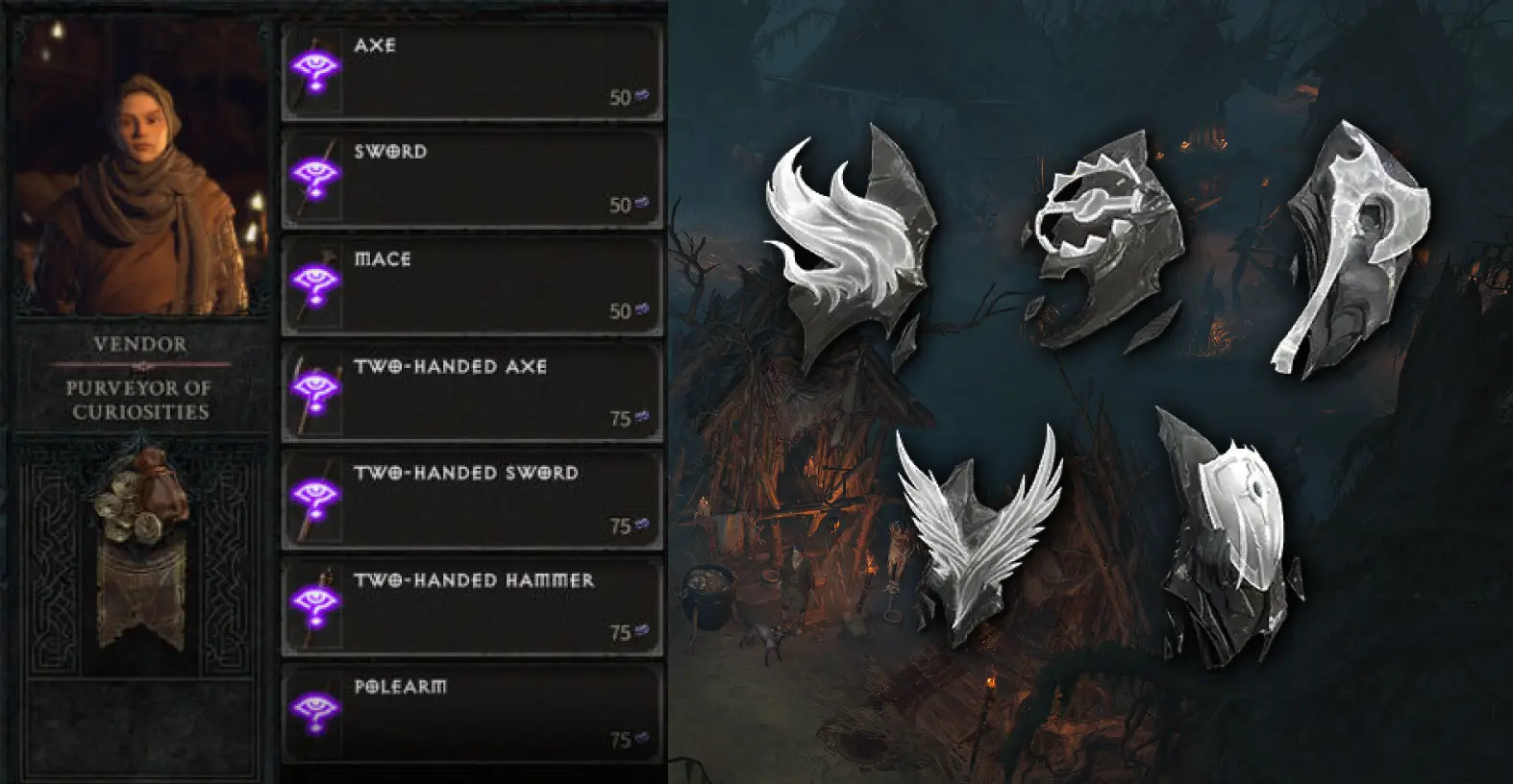The image size is (1513, 784).
Task: Buy the Mace from the vendor
Action: tap(471, 285)
